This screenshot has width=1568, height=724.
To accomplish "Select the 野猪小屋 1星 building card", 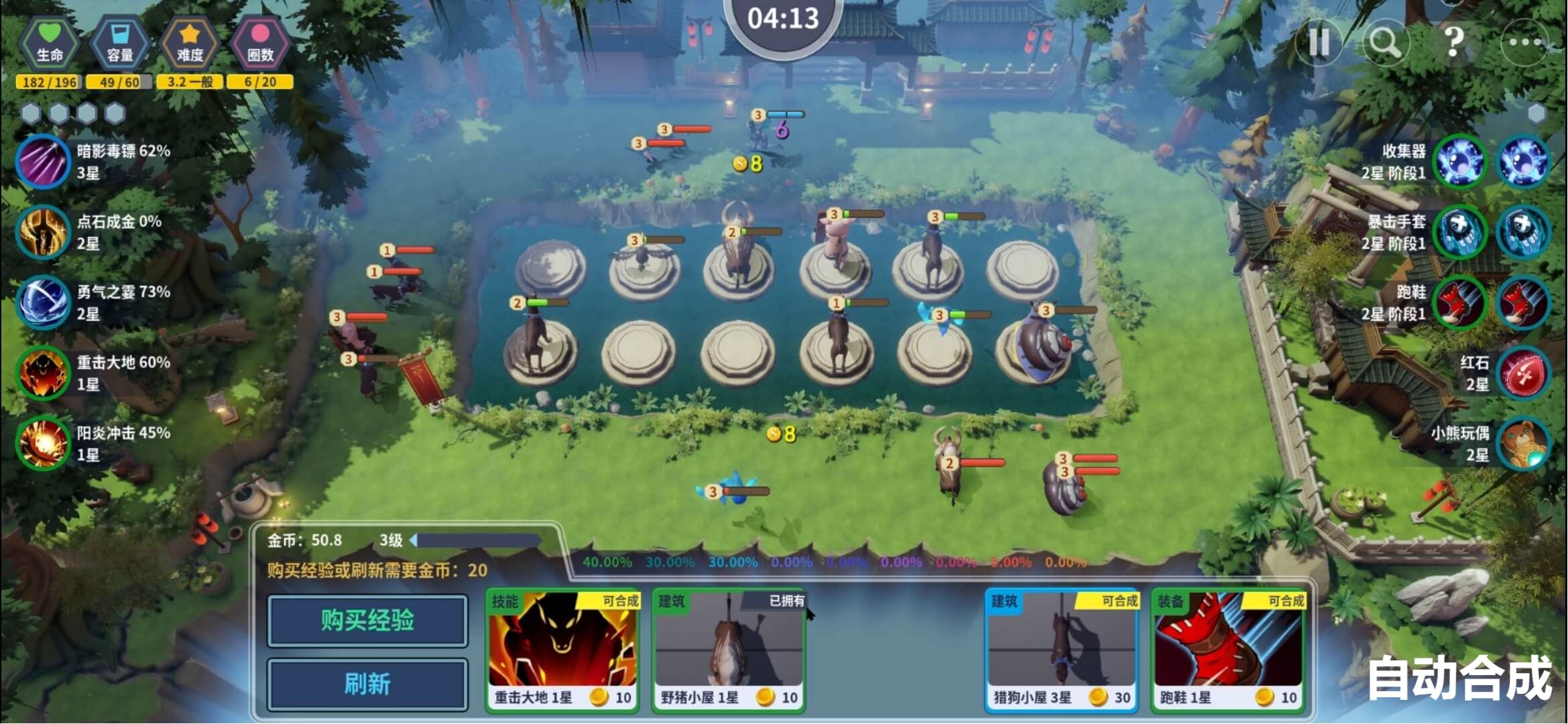I will (x=729, y=650).
